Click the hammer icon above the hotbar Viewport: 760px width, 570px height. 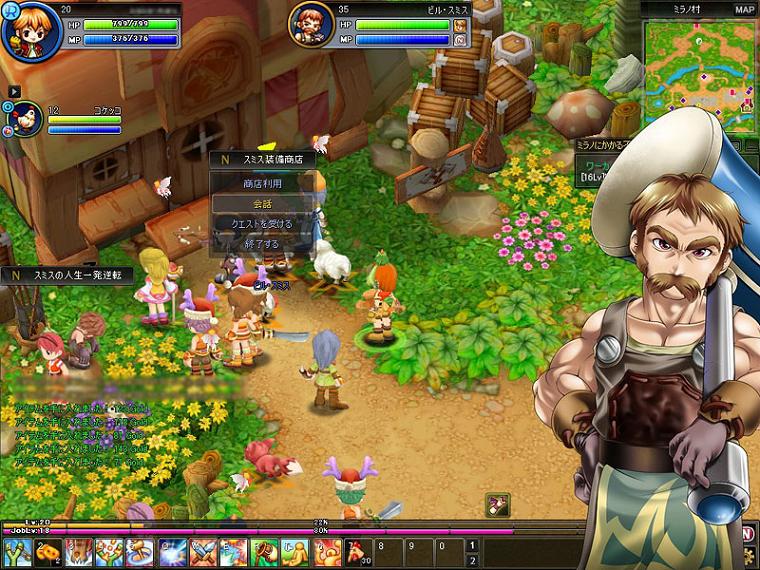pos(497,505)
